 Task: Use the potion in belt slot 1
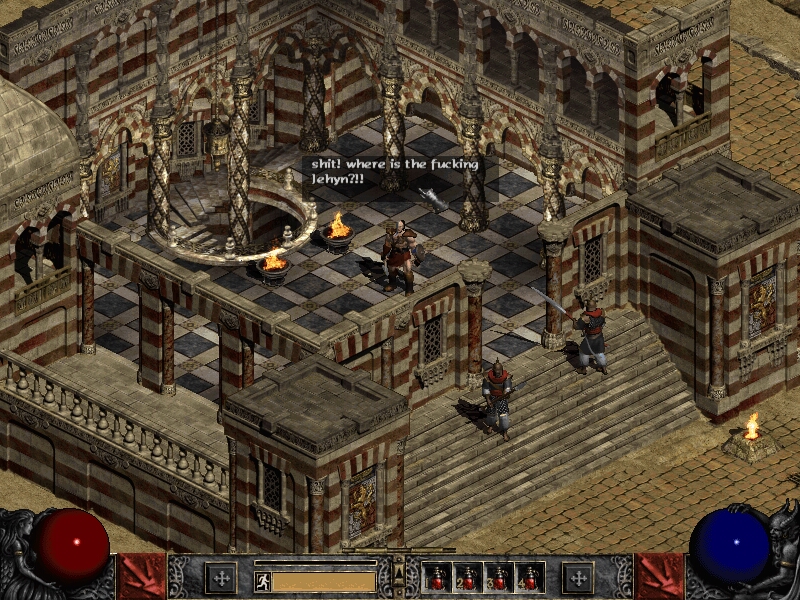pos(439,578)
